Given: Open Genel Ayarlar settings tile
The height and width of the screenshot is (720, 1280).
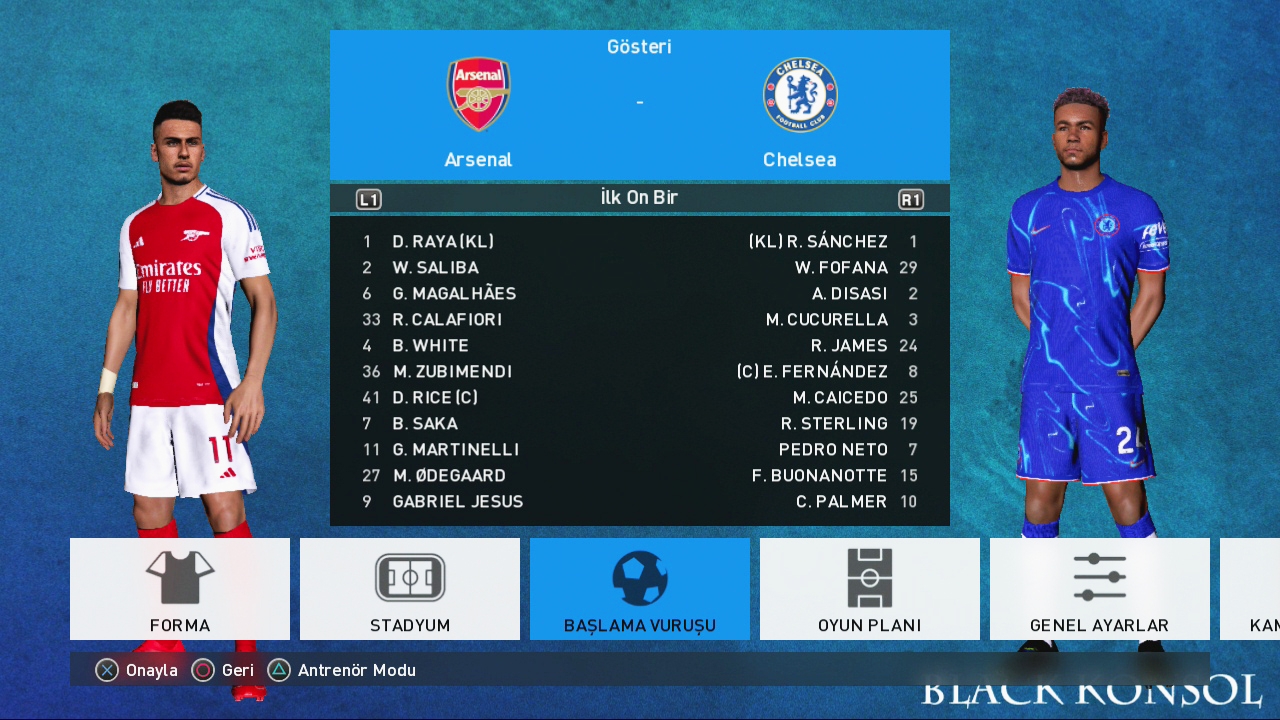Looking at the screenshot, I should (x=1099, y=589).
